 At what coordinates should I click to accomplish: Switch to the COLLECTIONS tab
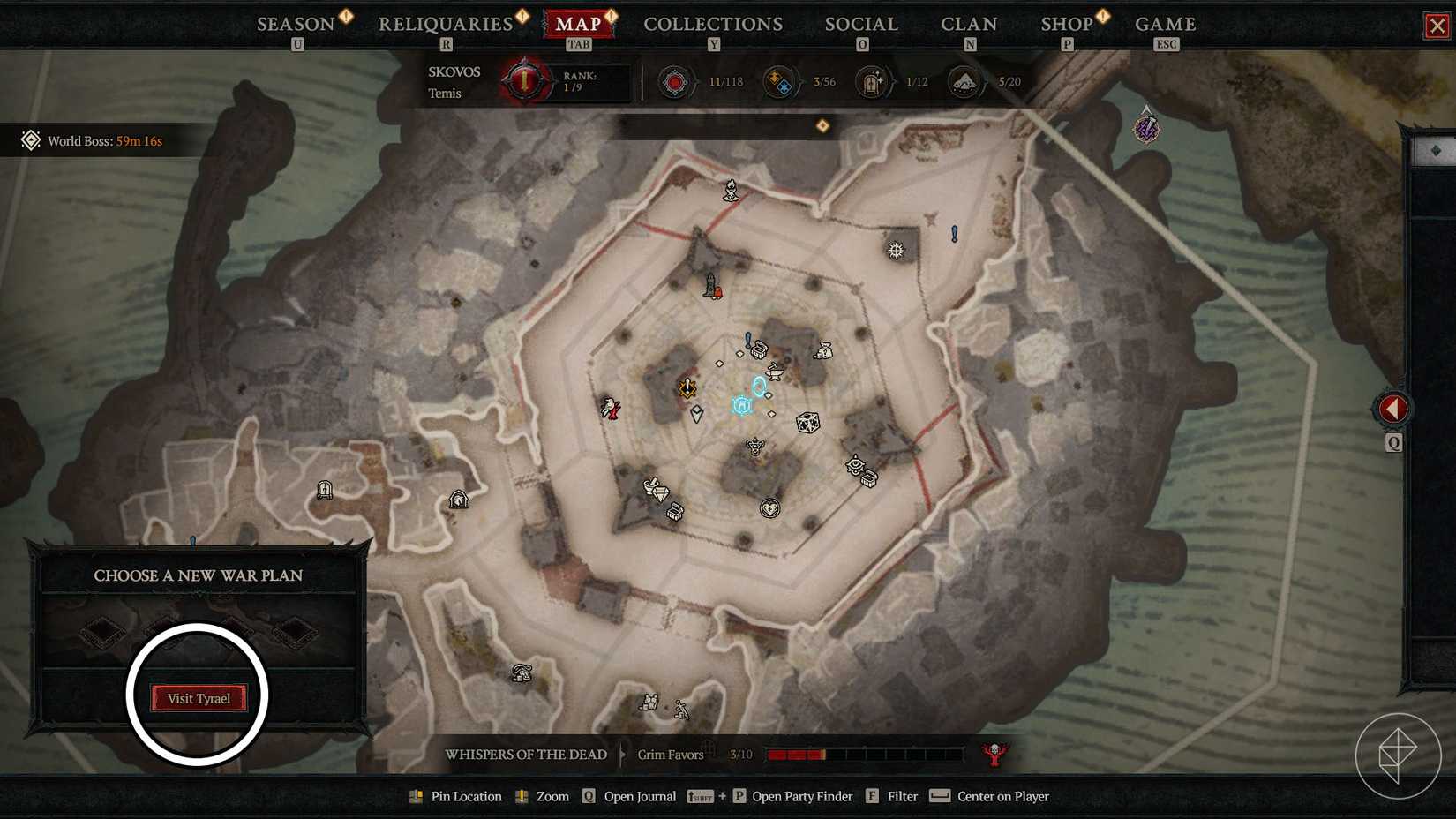click(x=712, y=24)
